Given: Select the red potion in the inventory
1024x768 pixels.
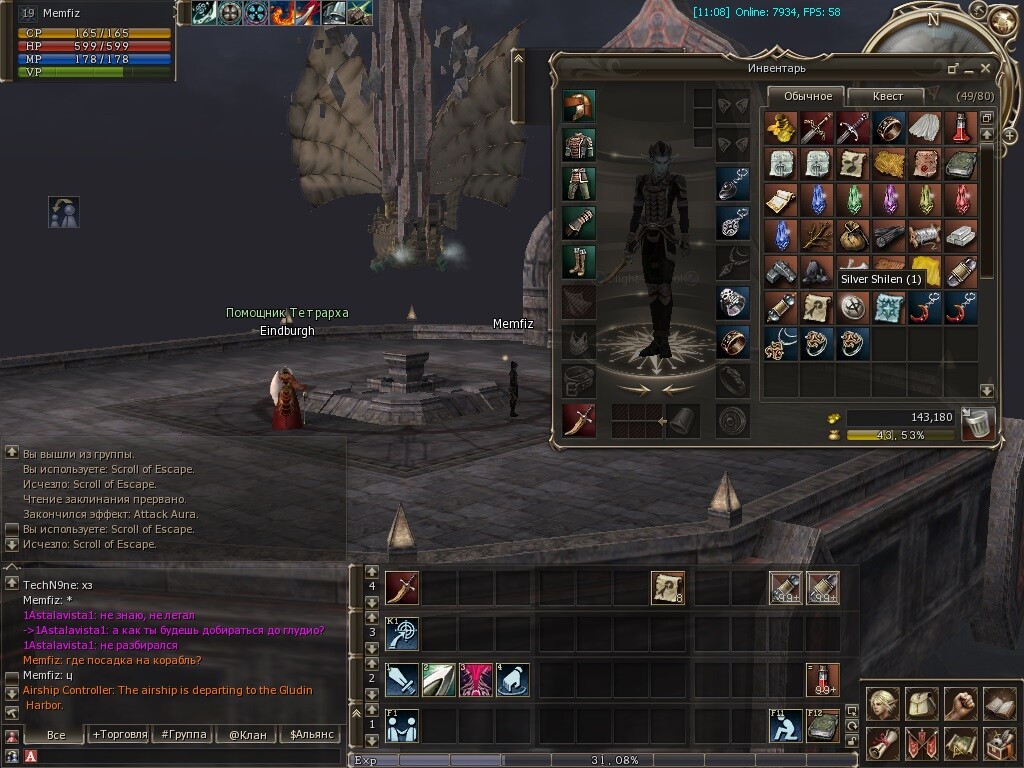Looking at the screenshot, I should pos(961,127).
